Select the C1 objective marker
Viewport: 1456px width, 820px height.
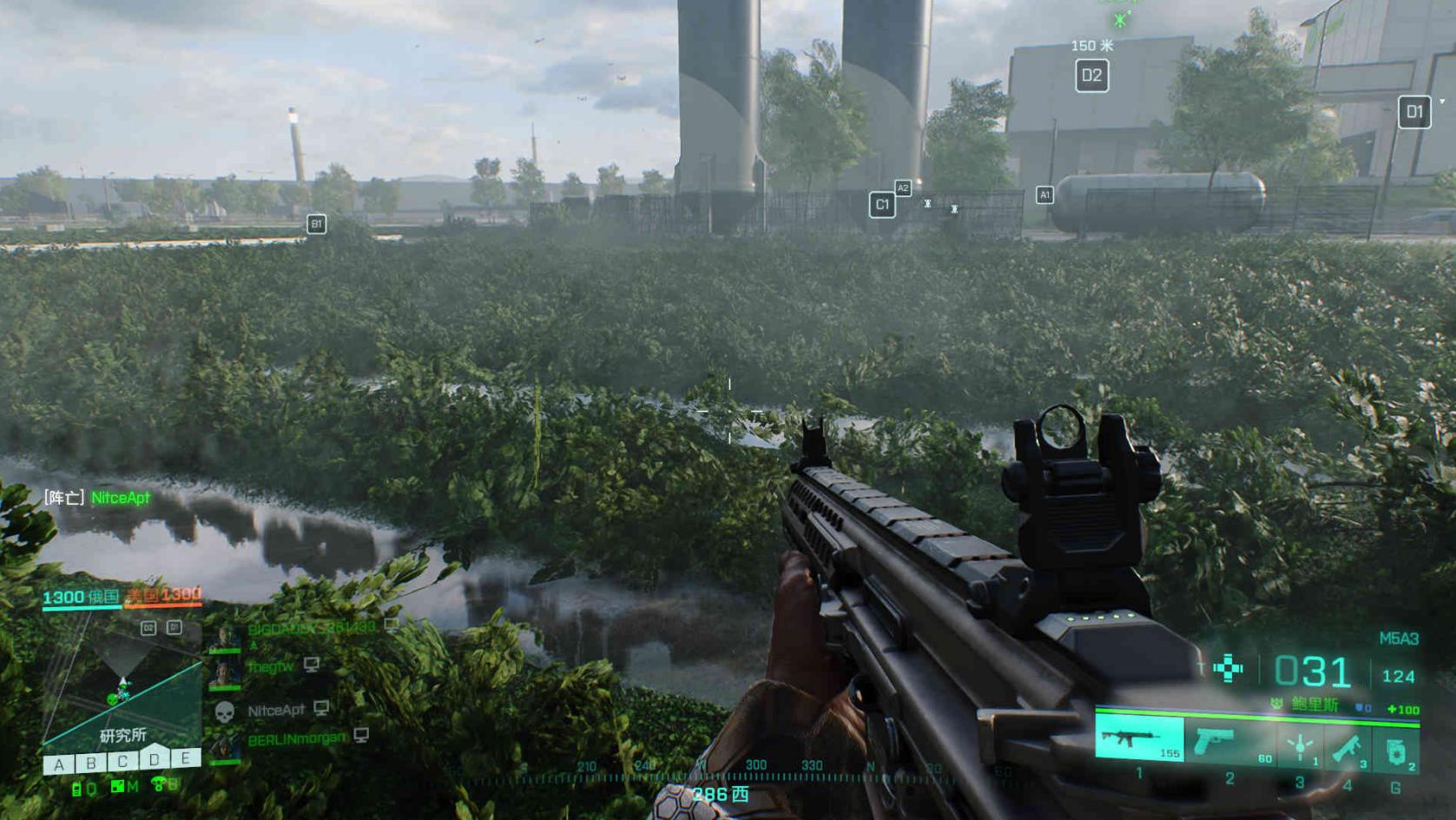pyautogui.click(x=882, y=205)
